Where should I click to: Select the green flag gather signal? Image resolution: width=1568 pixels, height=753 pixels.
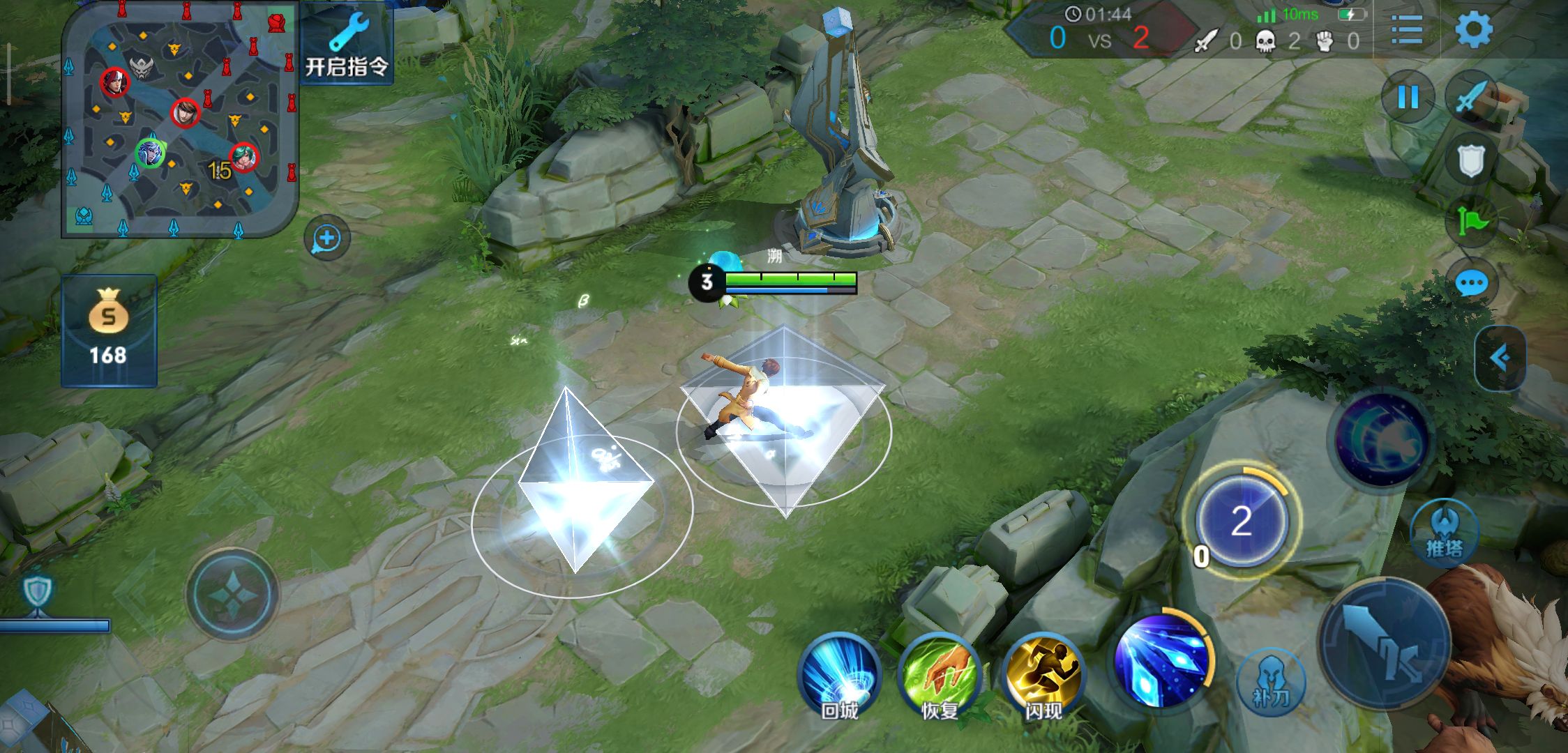[1472, 222]
